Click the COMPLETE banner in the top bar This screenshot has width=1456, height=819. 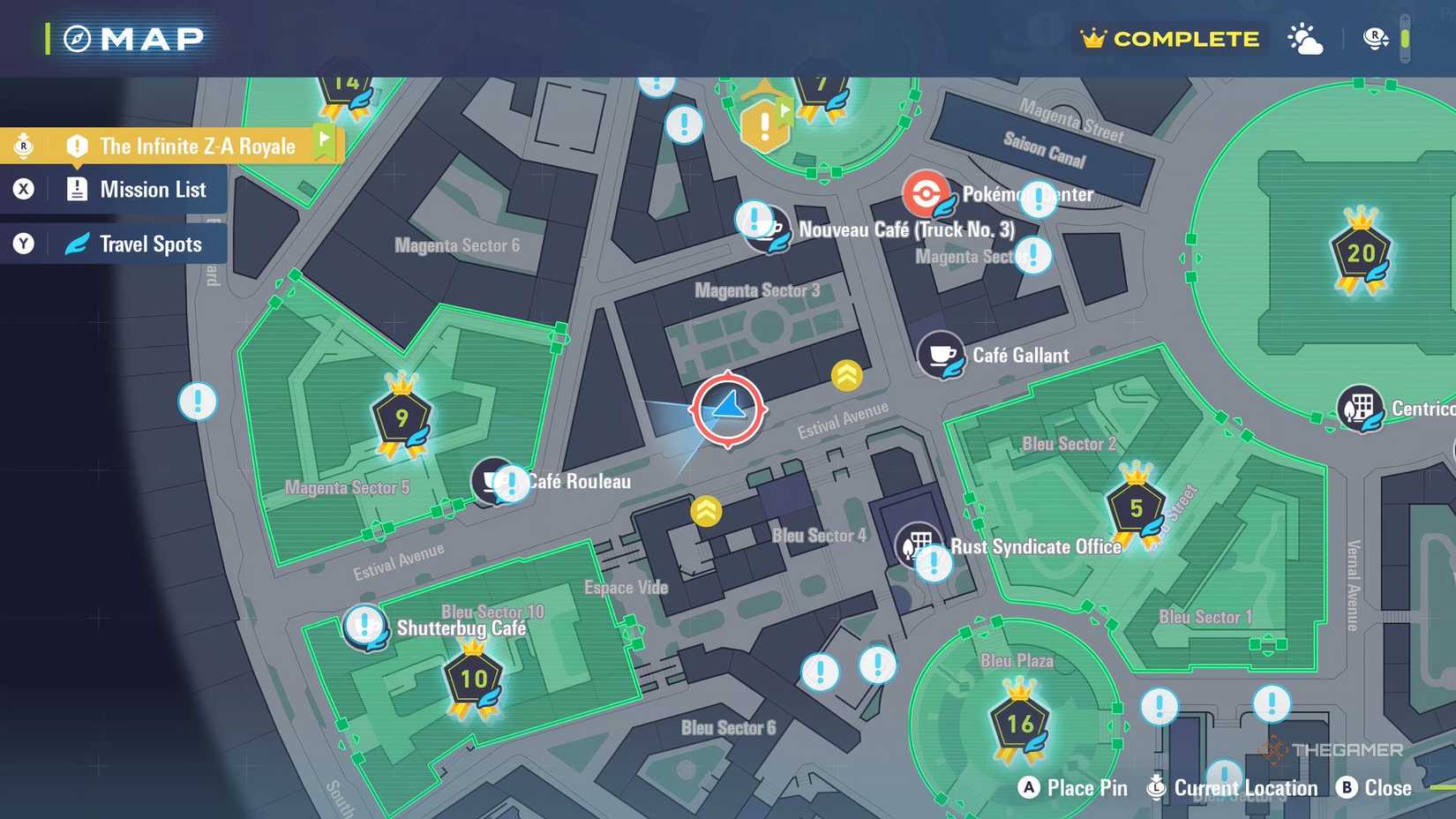(x=1168, y=38)
